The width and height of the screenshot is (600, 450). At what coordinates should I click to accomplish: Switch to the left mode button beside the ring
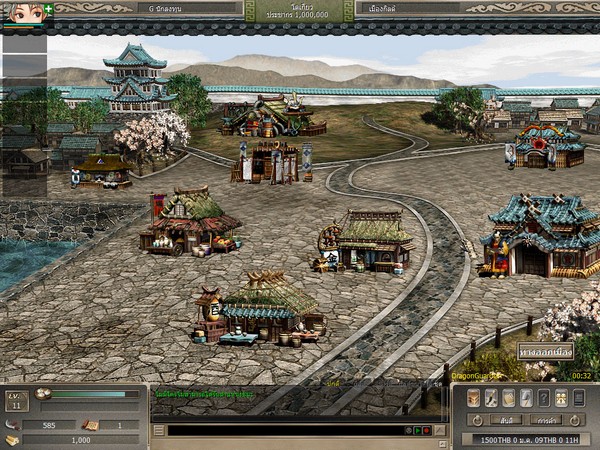tap(507, 420)
